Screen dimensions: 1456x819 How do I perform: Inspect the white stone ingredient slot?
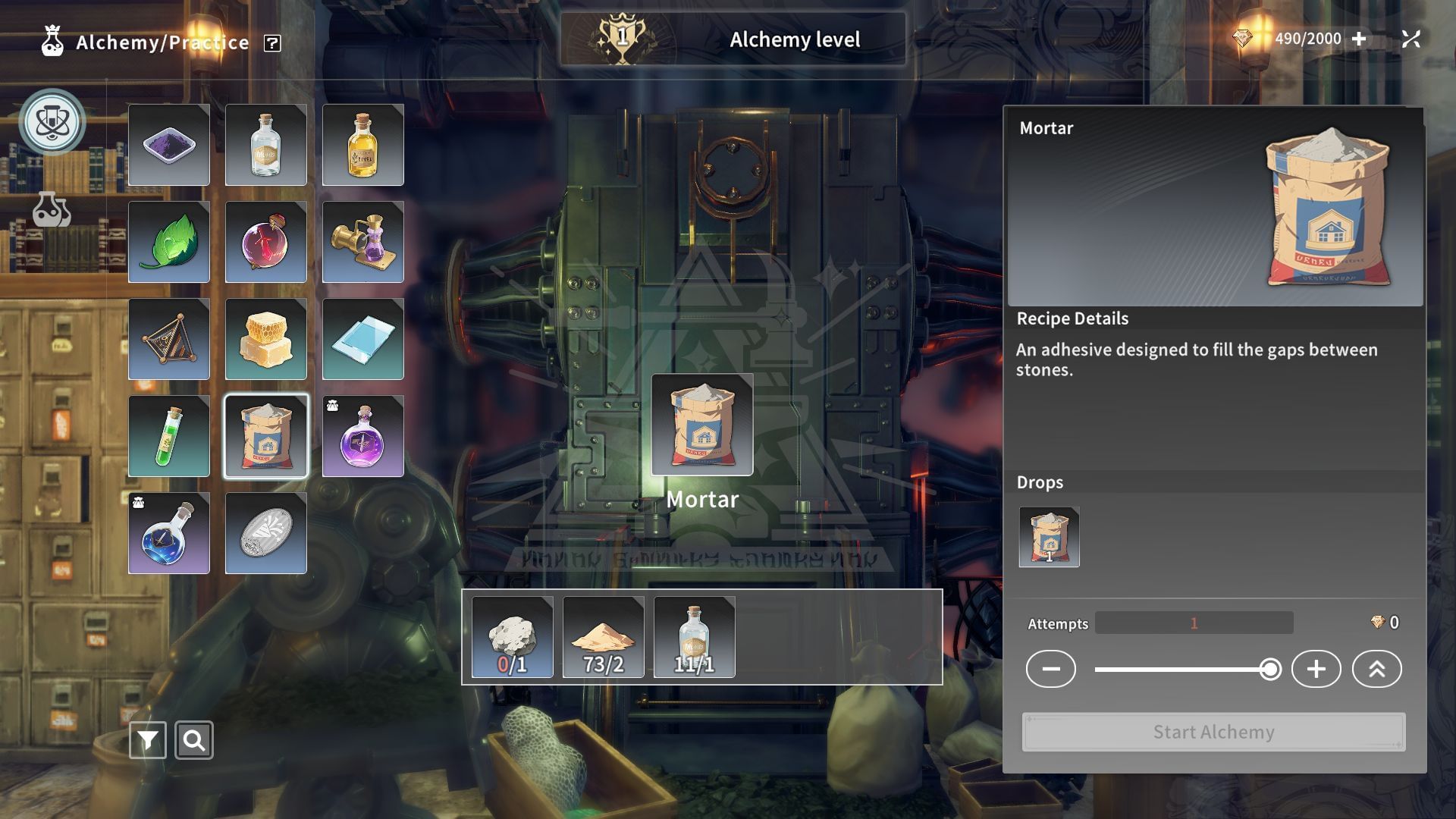click(x=512, y=637)
